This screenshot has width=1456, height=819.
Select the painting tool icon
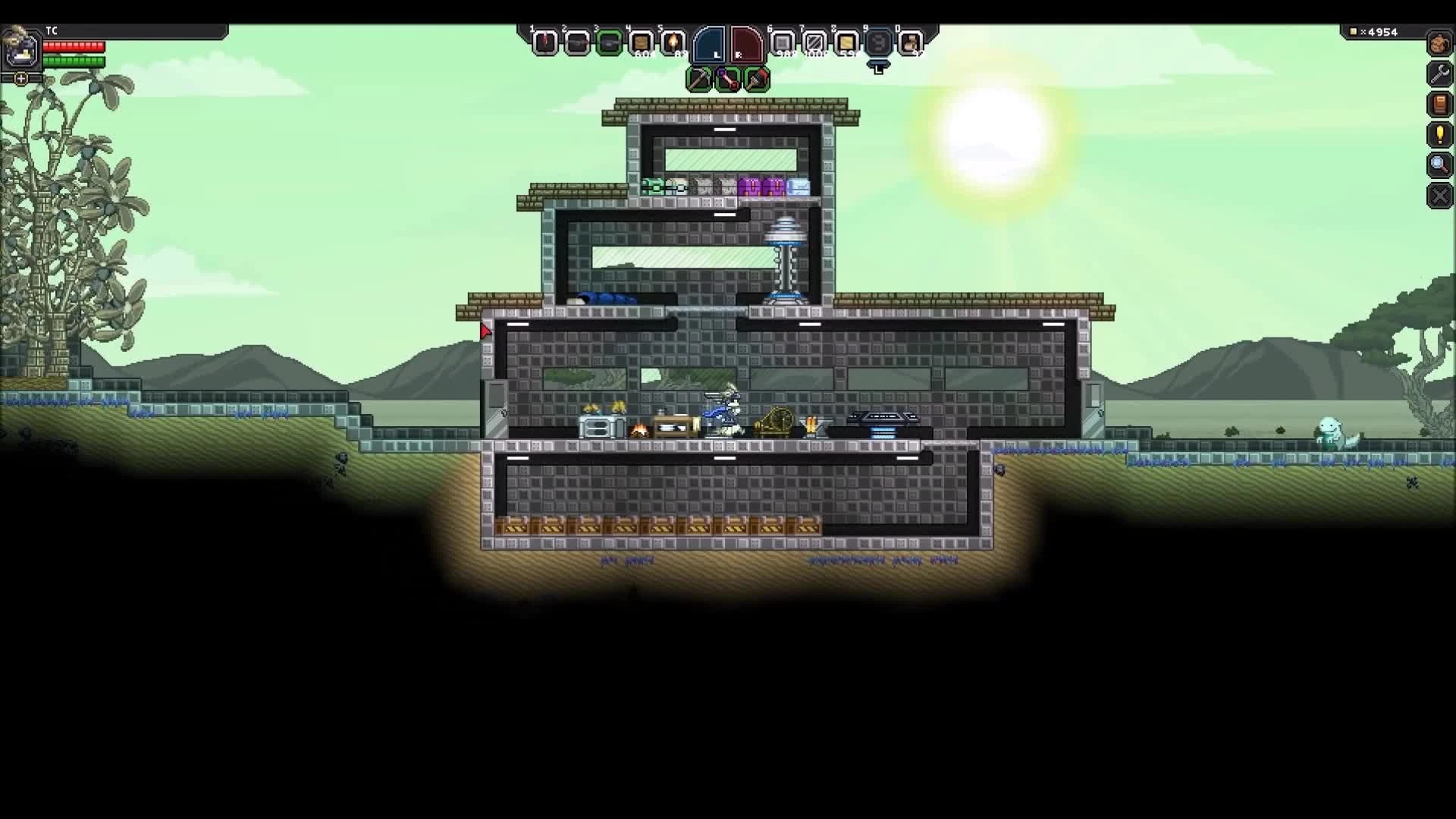click(757, 79)
